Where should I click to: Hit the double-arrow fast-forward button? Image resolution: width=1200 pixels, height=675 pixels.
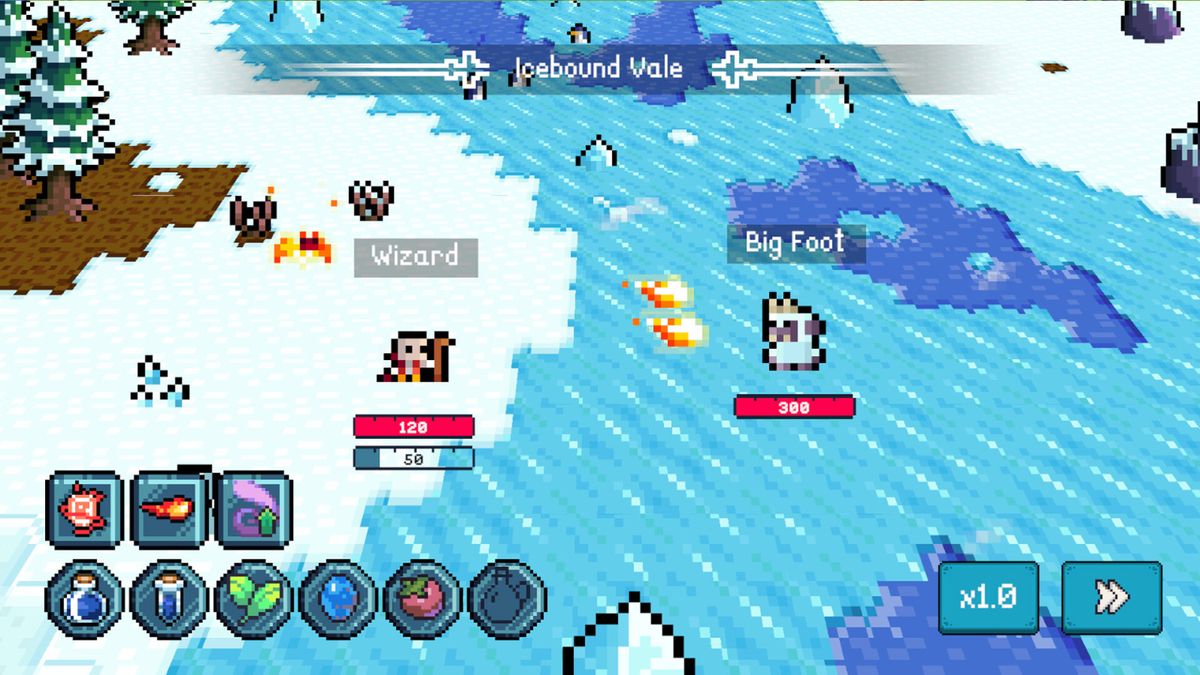(1112, 597)
